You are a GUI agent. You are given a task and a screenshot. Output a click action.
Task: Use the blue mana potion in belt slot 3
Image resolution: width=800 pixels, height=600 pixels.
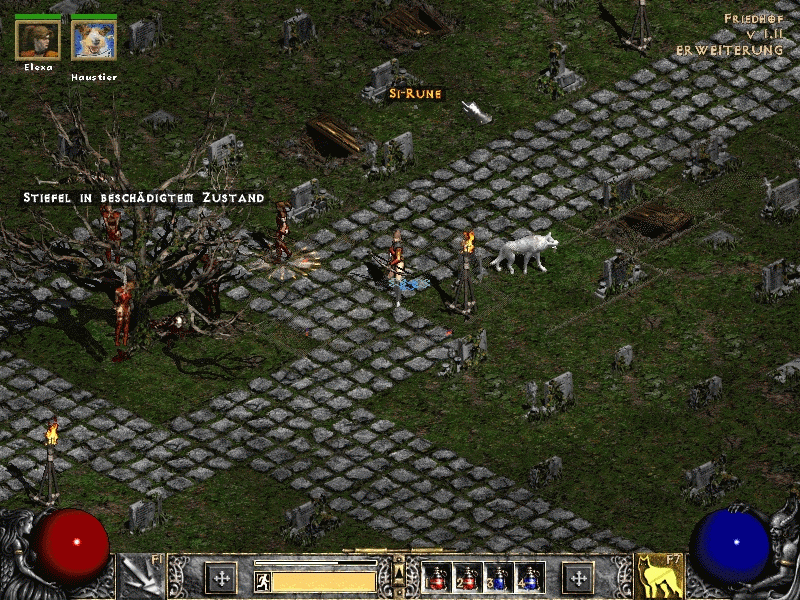497,578
